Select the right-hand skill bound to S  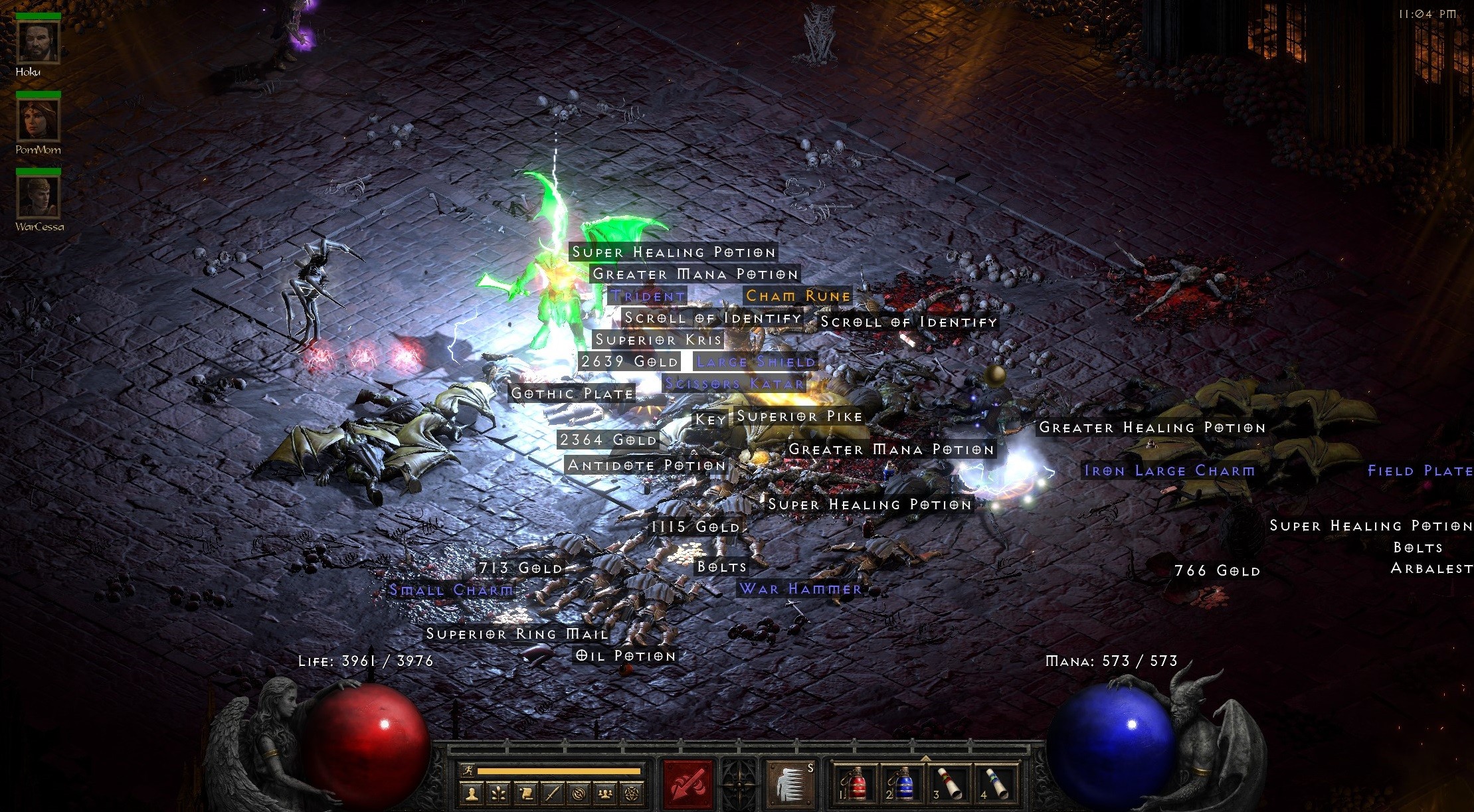pyautogui.click(x=790, y=783)
